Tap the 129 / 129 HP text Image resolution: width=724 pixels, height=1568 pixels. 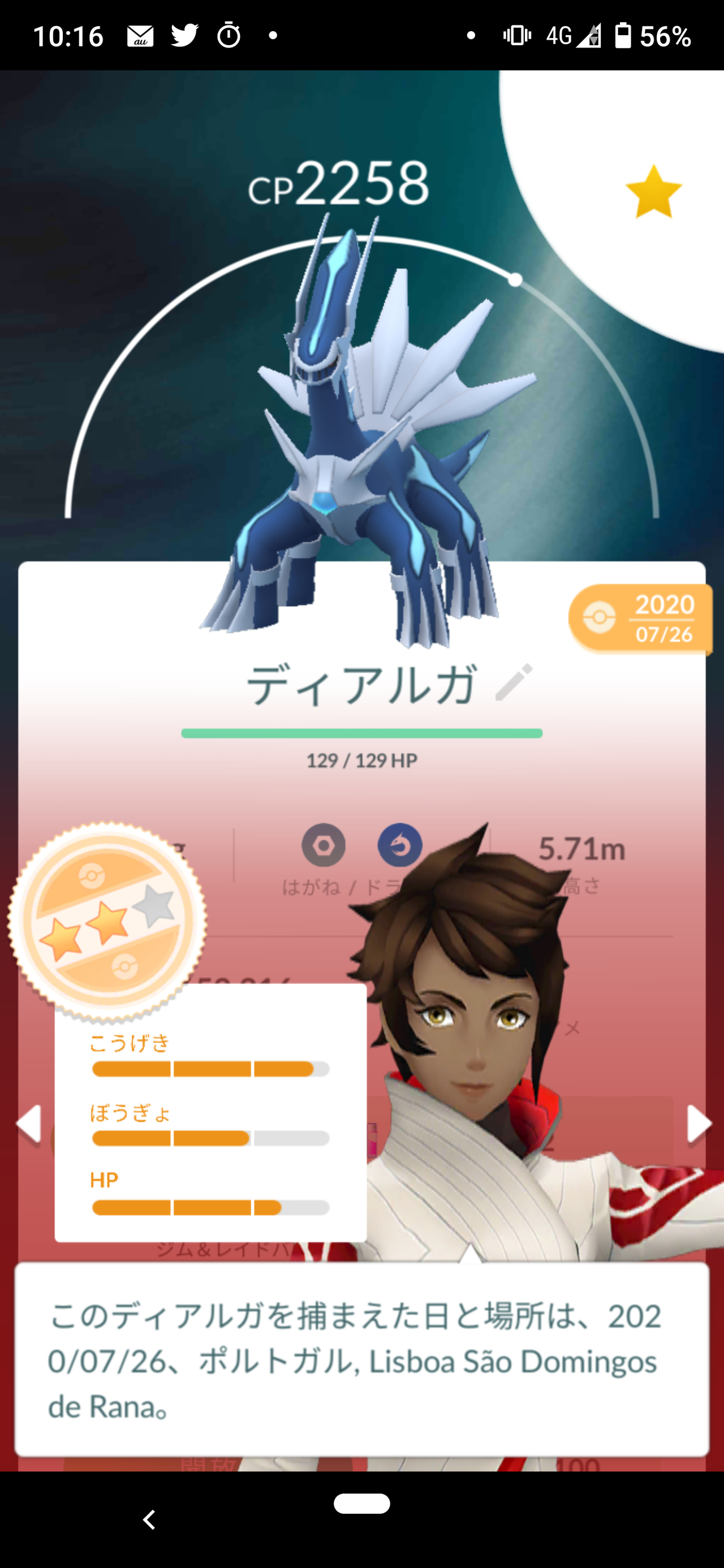click(361, 759)
